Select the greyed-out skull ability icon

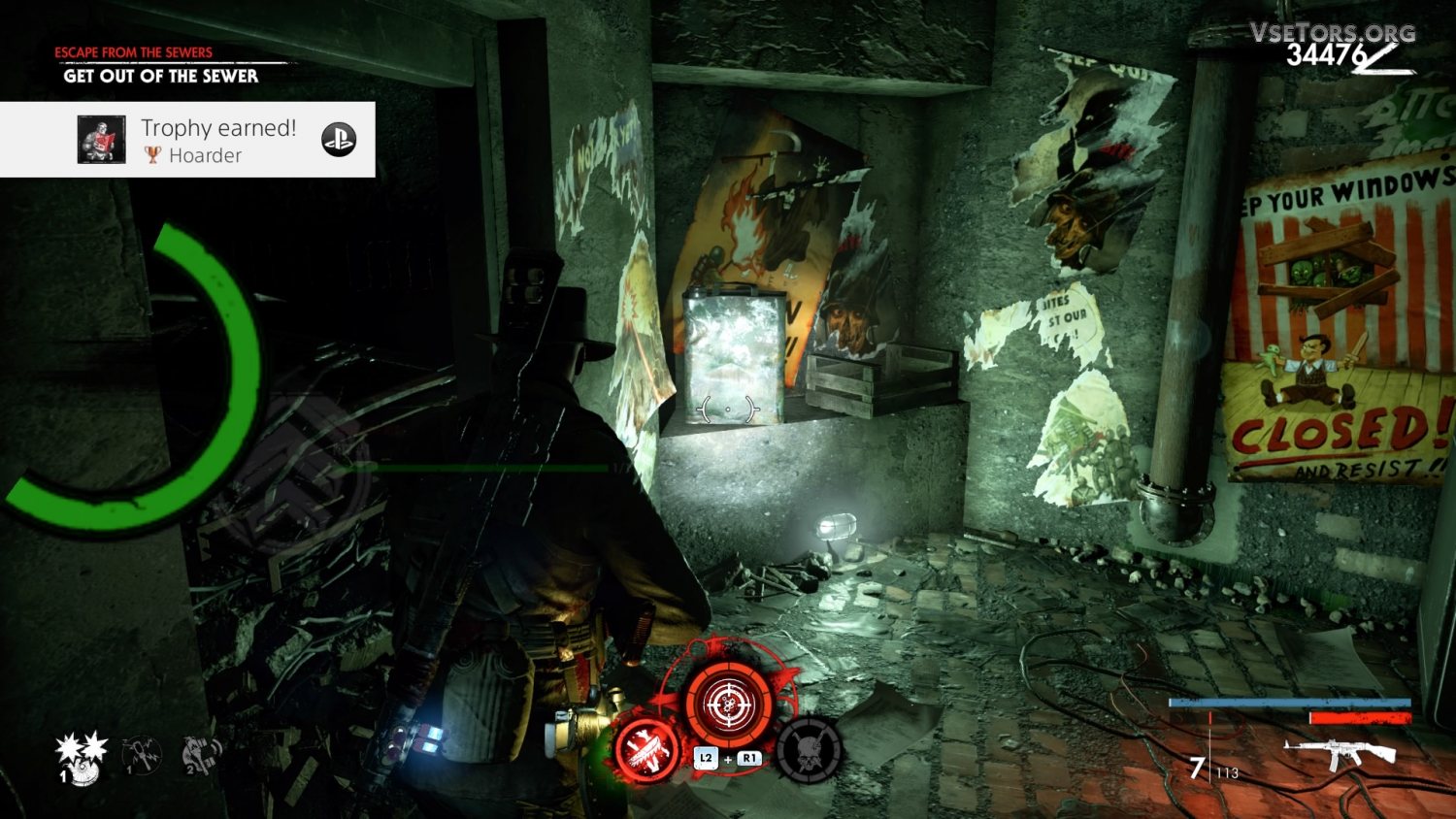[x=809, y=750]
